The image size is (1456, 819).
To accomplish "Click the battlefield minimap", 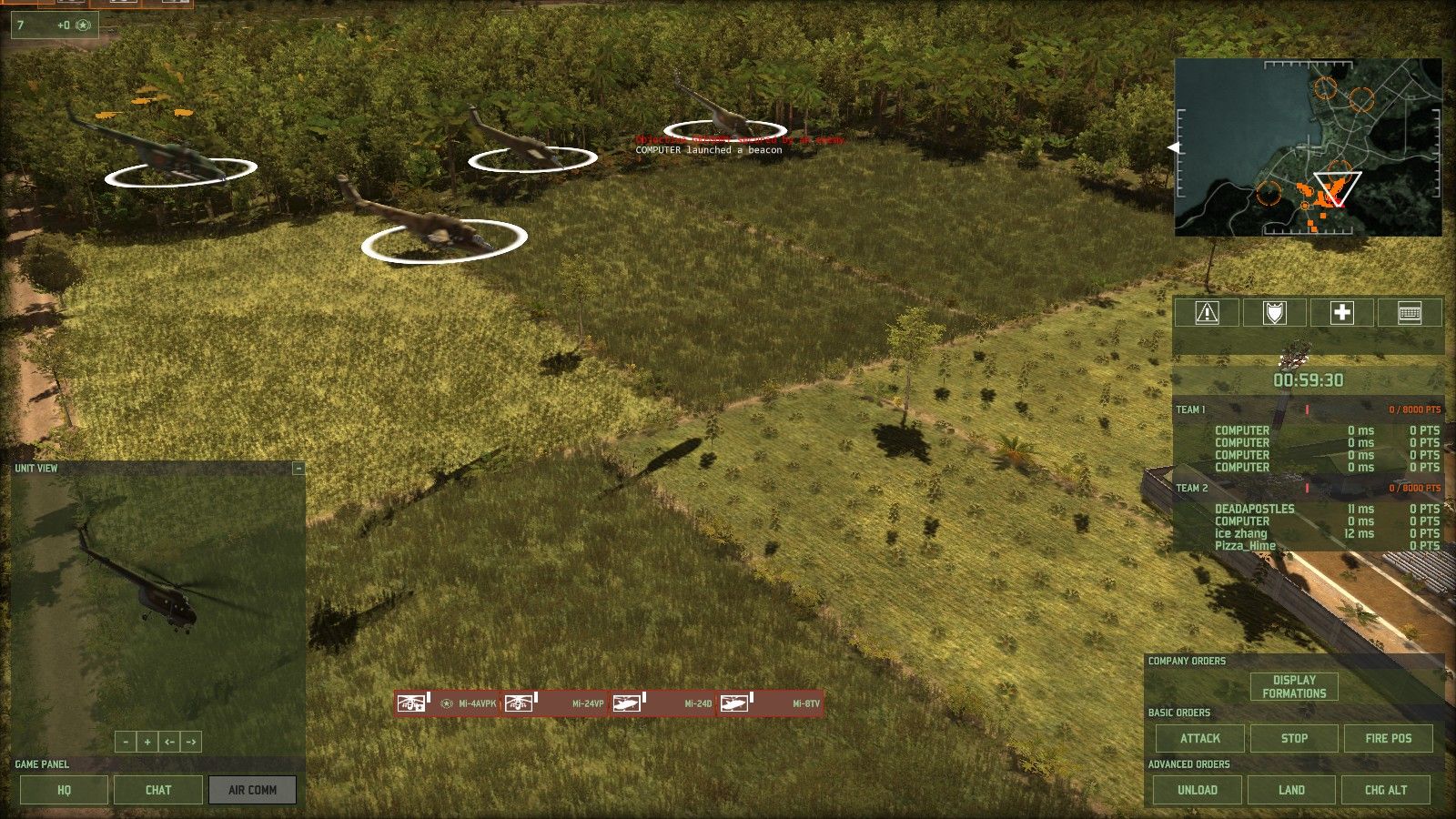I will [x=1308, y=147].
